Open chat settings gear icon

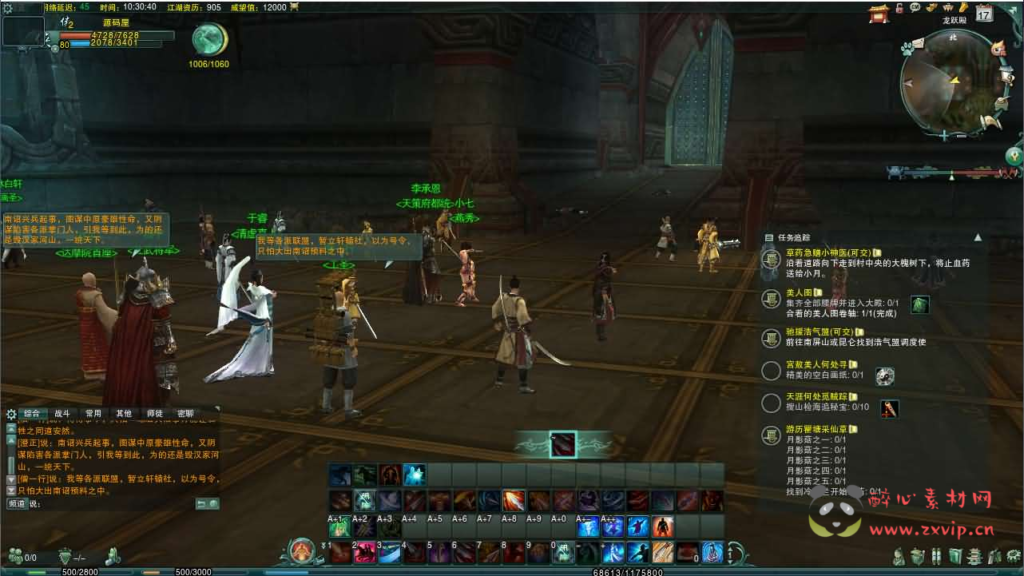pyautogui.click(x=11, y=413)
